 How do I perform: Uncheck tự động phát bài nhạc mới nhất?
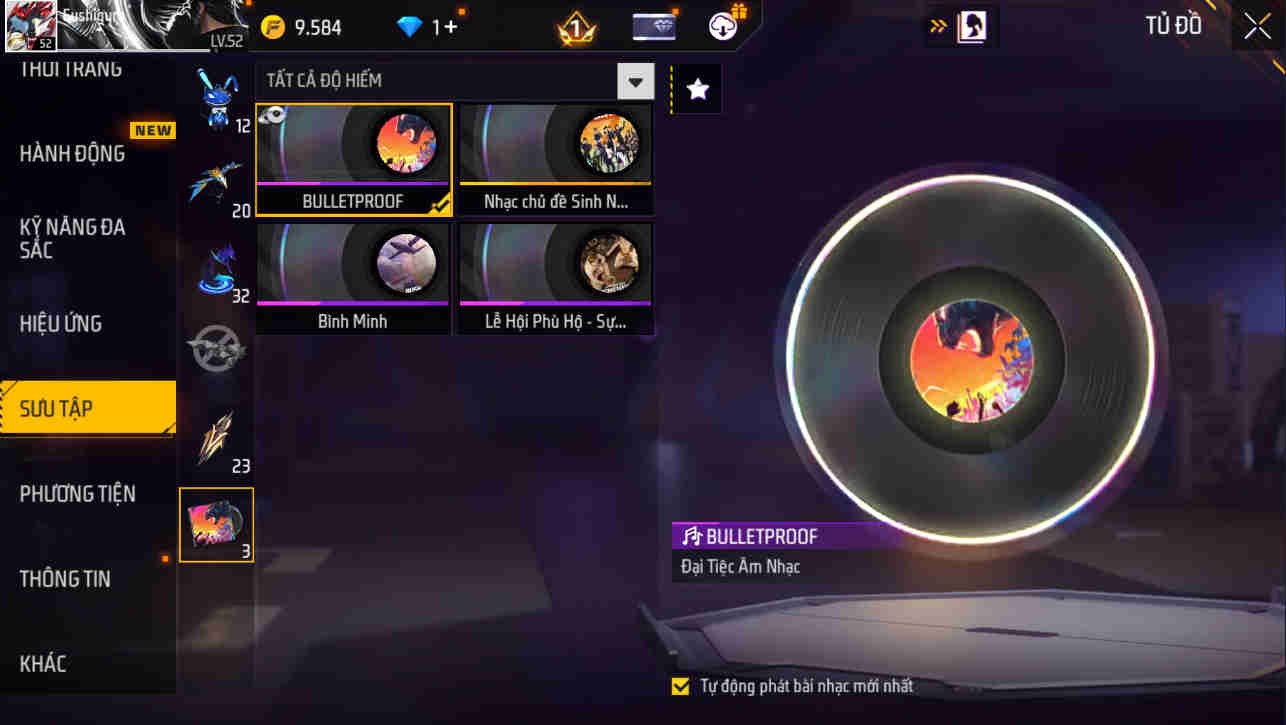[680, 687]
